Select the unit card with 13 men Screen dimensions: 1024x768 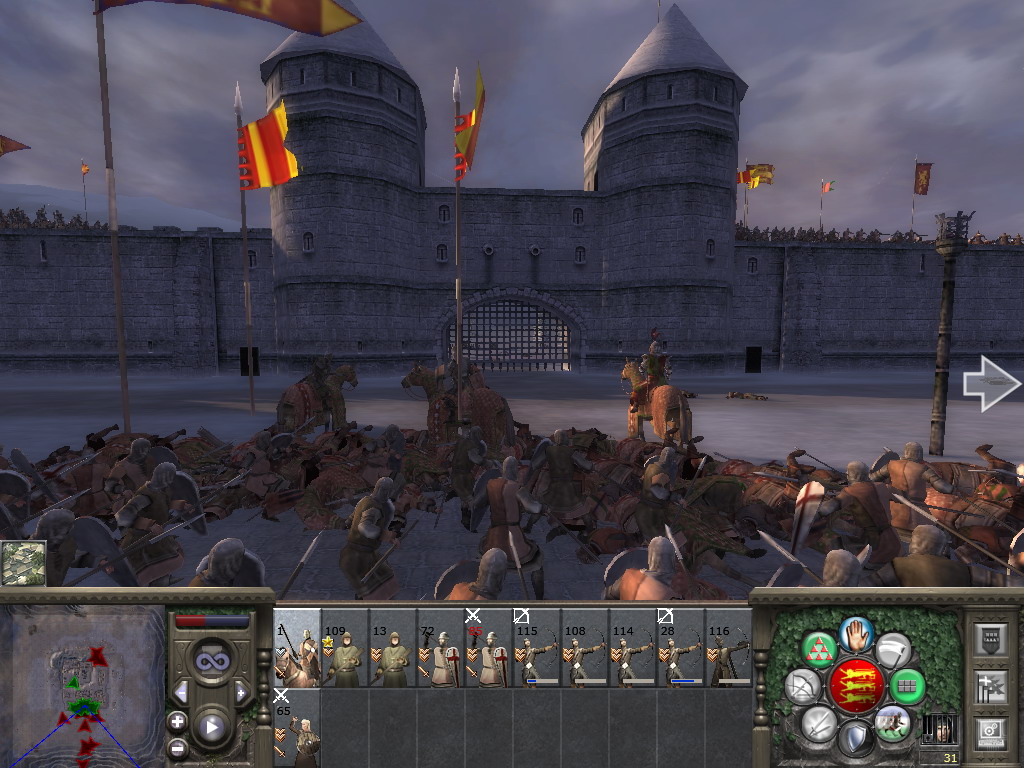coord(393,648)
